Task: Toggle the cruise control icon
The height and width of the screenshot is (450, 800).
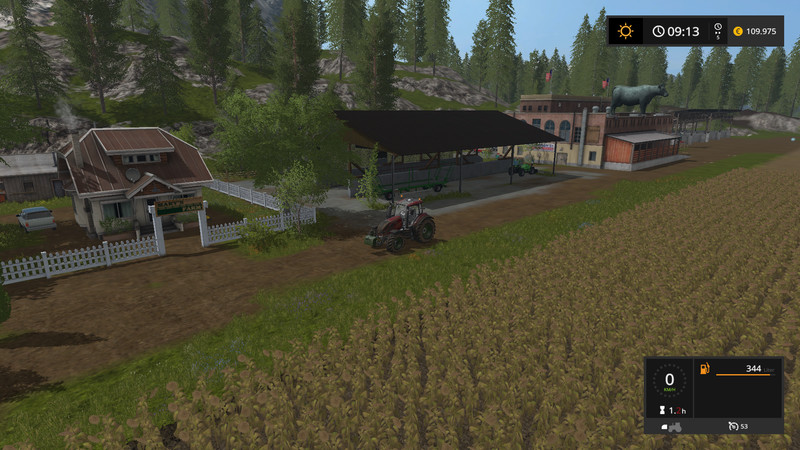Action: (733, 427)
